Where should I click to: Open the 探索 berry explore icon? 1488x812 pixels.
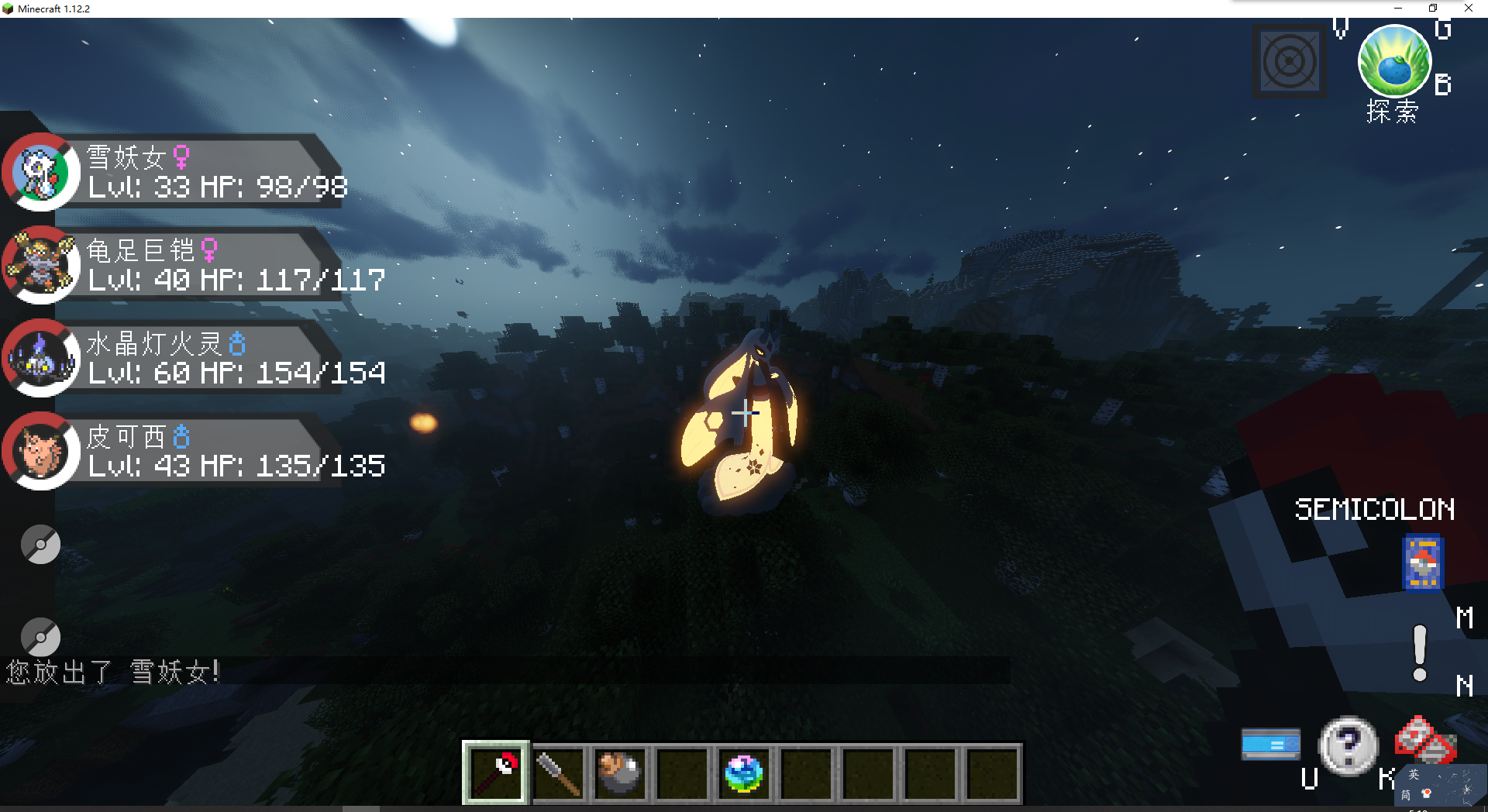(1393, 64)
